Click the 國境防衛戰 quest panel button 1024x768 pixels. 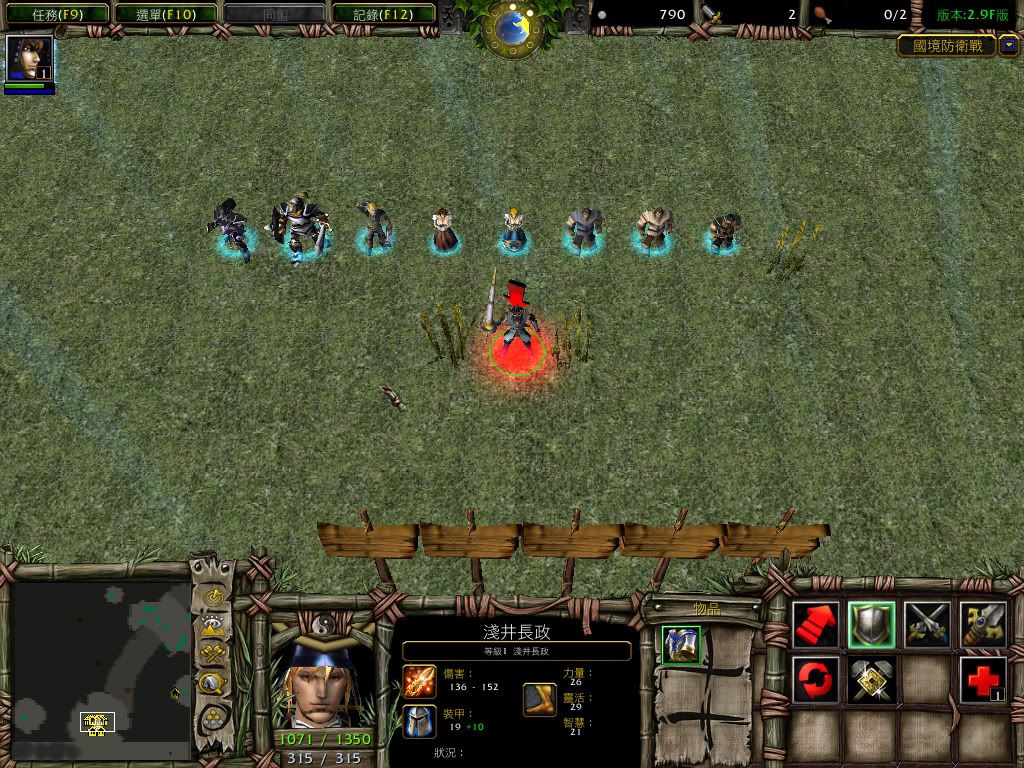tap(946, 45)
